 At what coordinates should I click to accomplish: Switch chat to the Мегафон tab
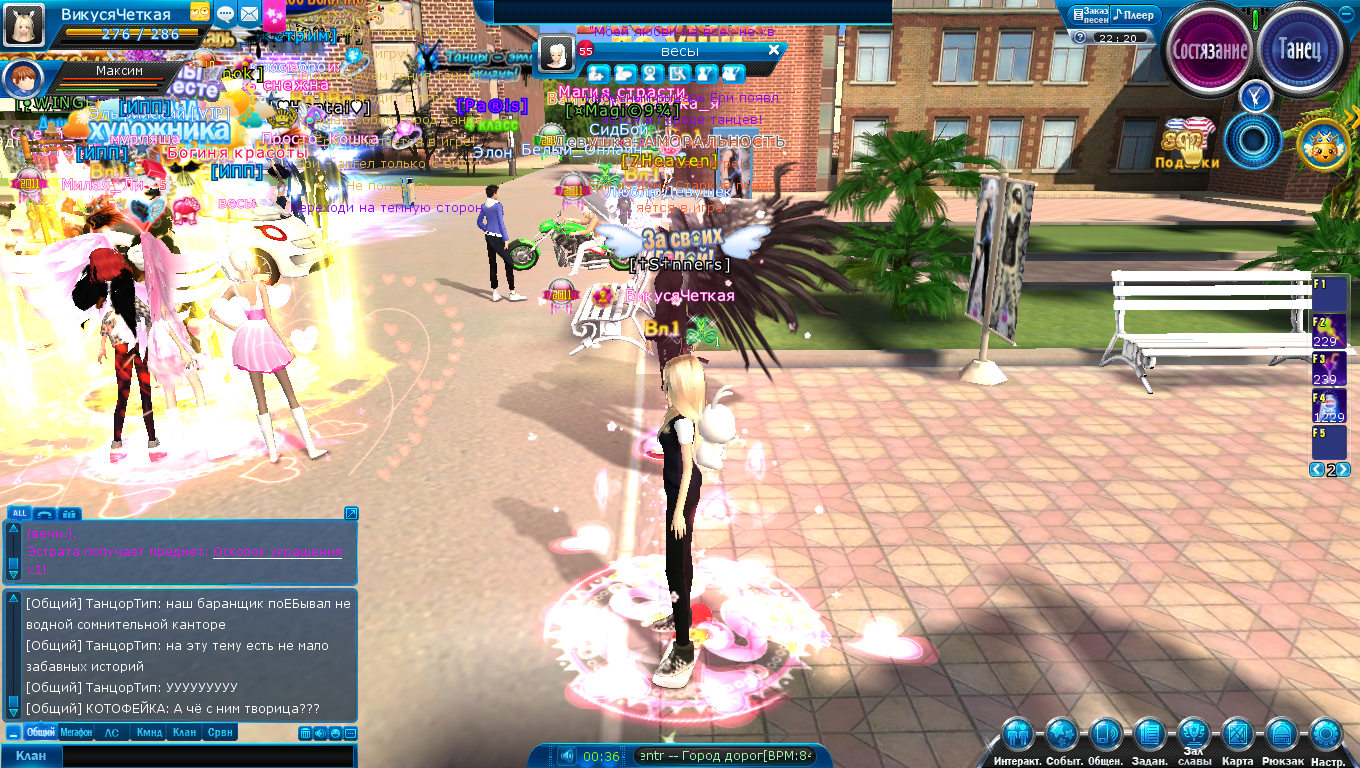click(x=76, y=733)
